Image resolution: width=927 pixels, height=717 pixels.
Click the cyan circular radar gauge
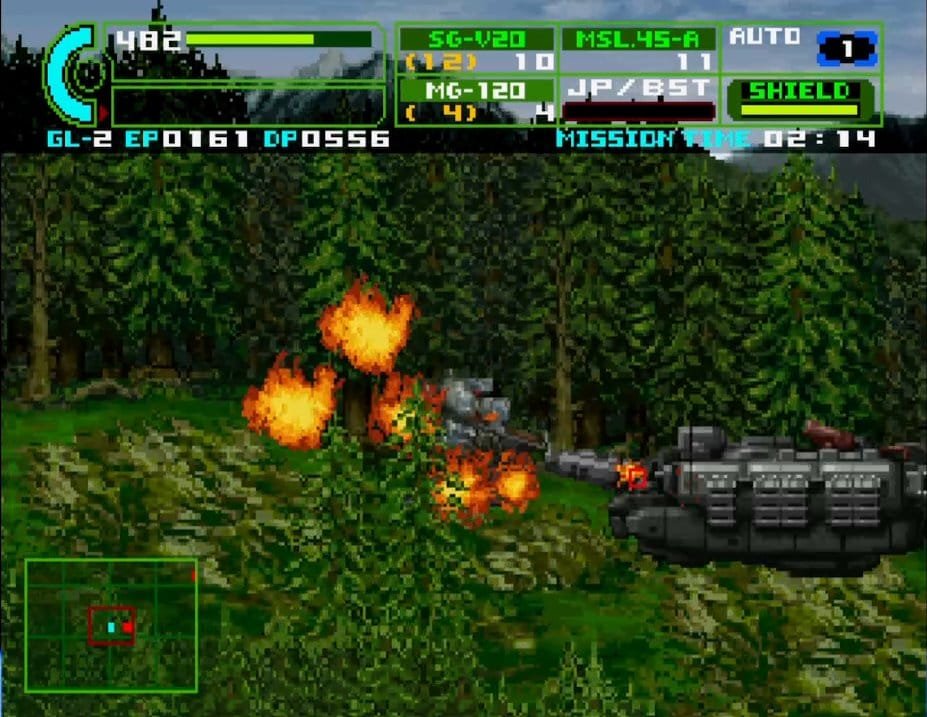(x=72, y=75)
